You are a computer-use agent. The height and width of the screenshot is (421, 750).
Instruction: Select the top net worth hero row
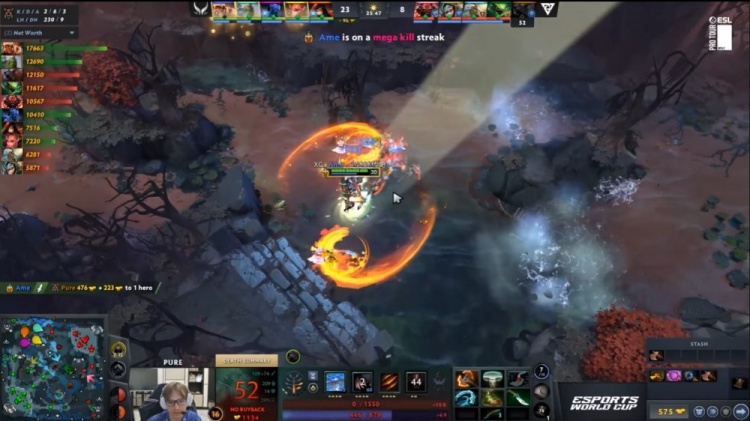40,48
